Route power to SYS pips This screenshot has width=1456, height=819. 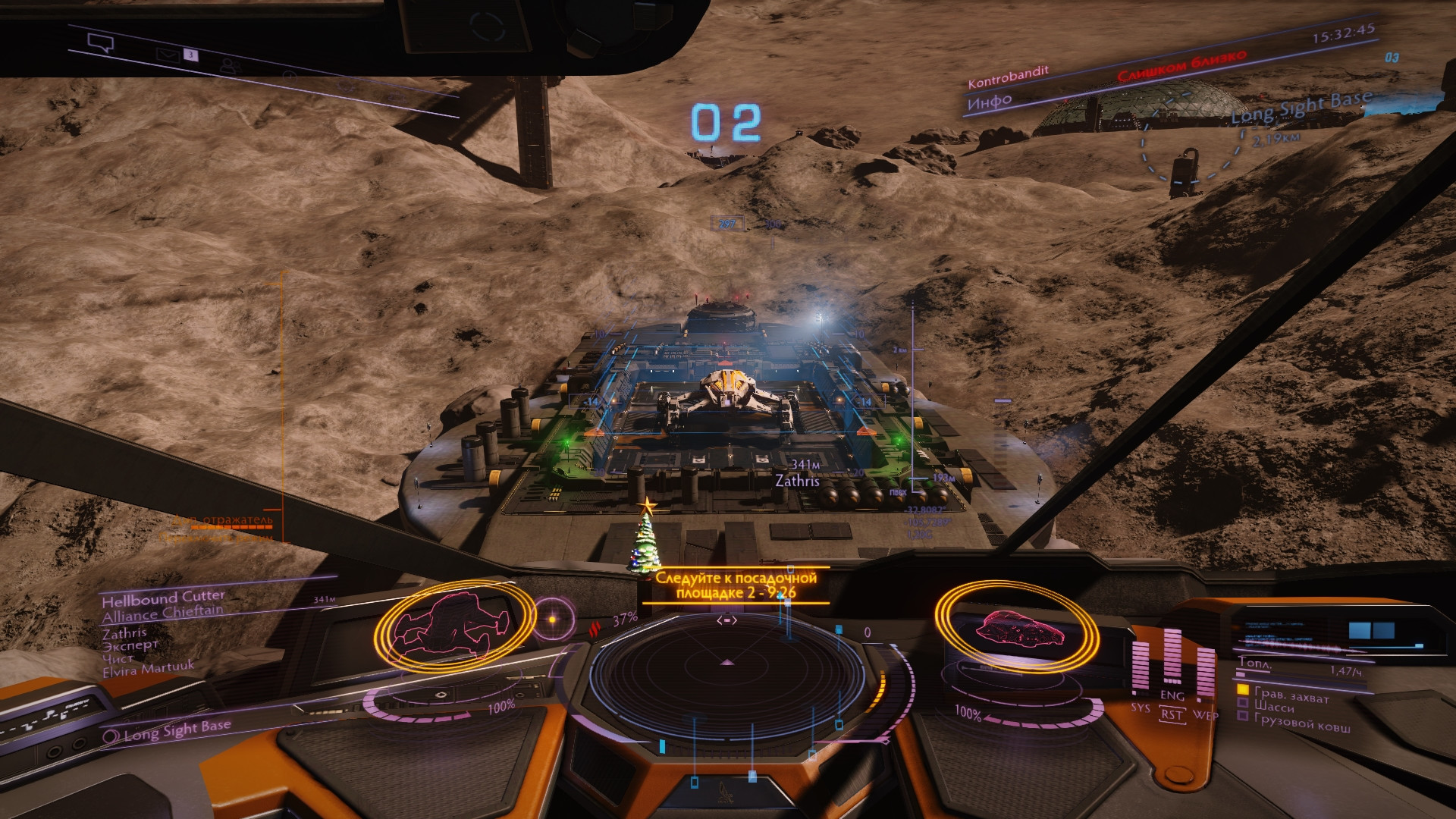1140,707
